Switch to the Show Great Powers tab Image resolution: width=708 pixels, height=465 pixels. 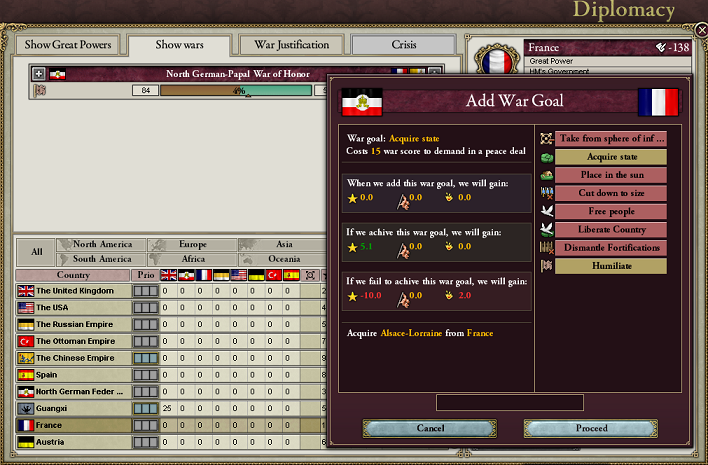[x=68, y=45]
